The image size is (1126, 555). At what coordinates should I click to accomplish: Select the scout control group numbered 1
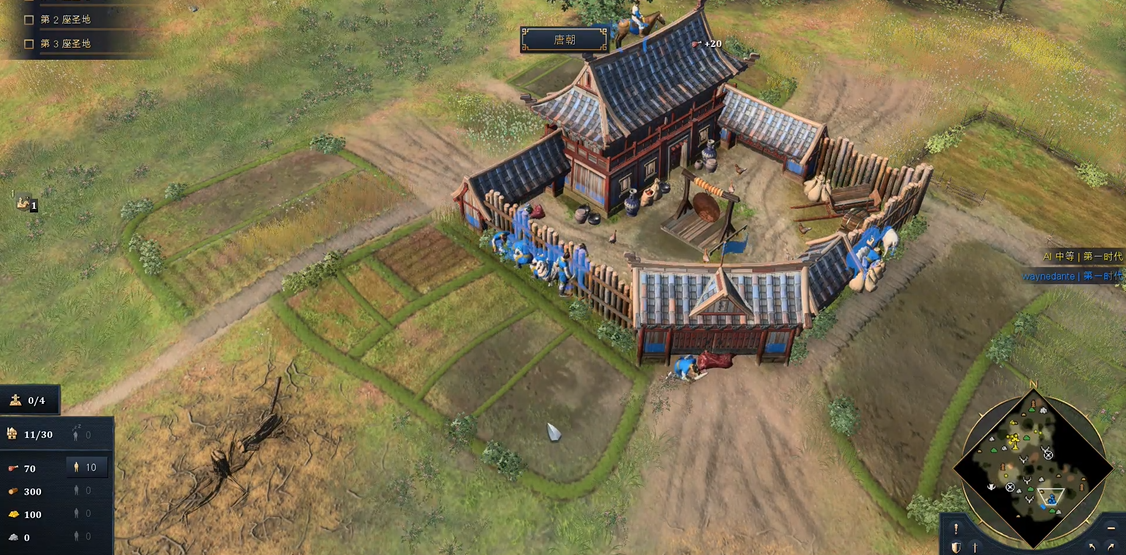coord(26,204)
